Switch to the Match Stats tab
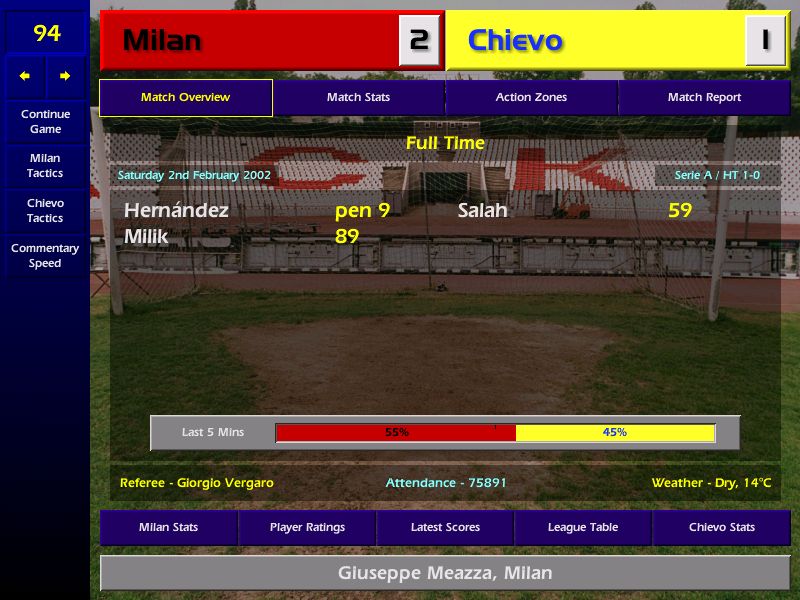The width and height of the screenshot is (800, 600). [358, 98]
